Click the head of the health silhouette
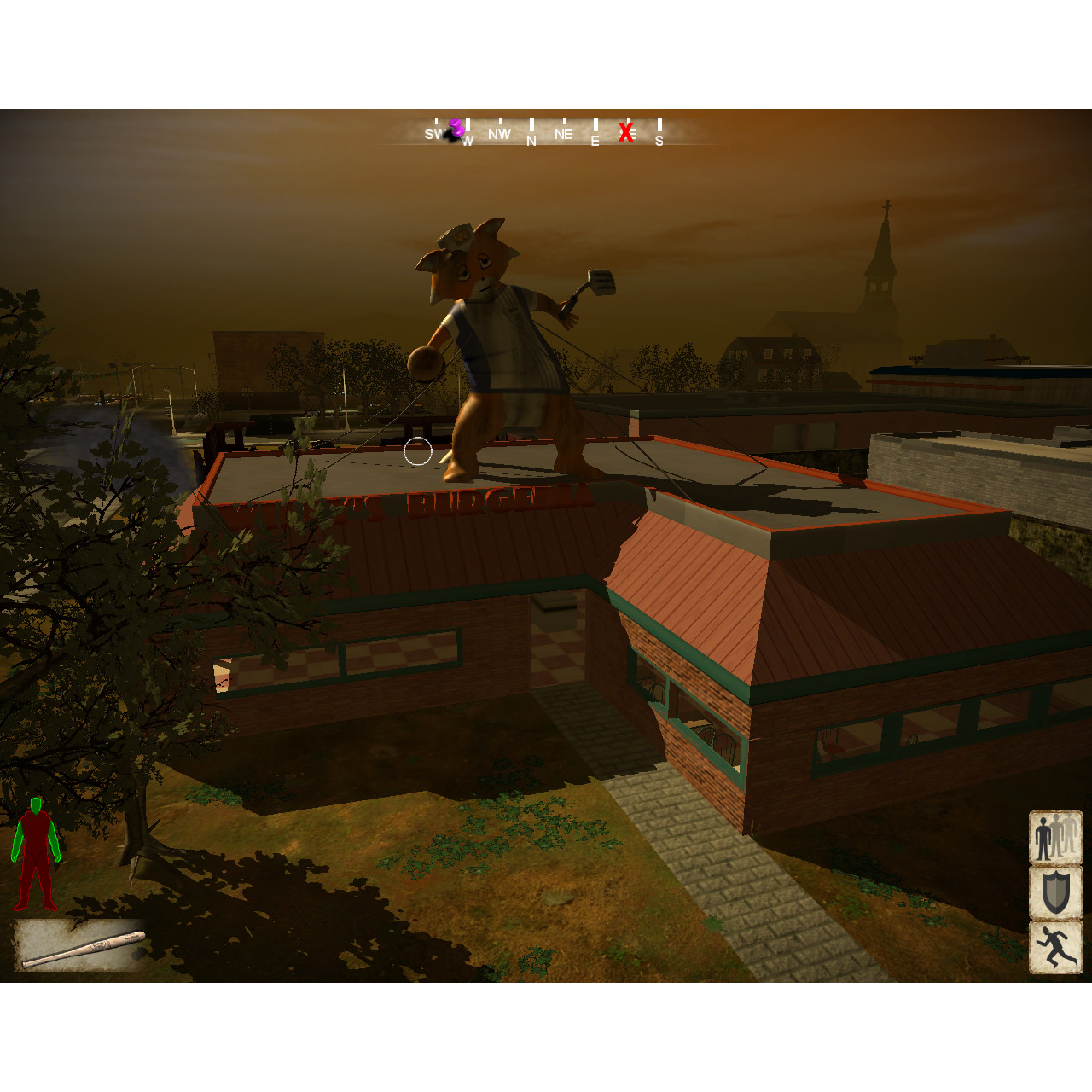Viewport: 1092px width, 1092px height. coord(38,804)
